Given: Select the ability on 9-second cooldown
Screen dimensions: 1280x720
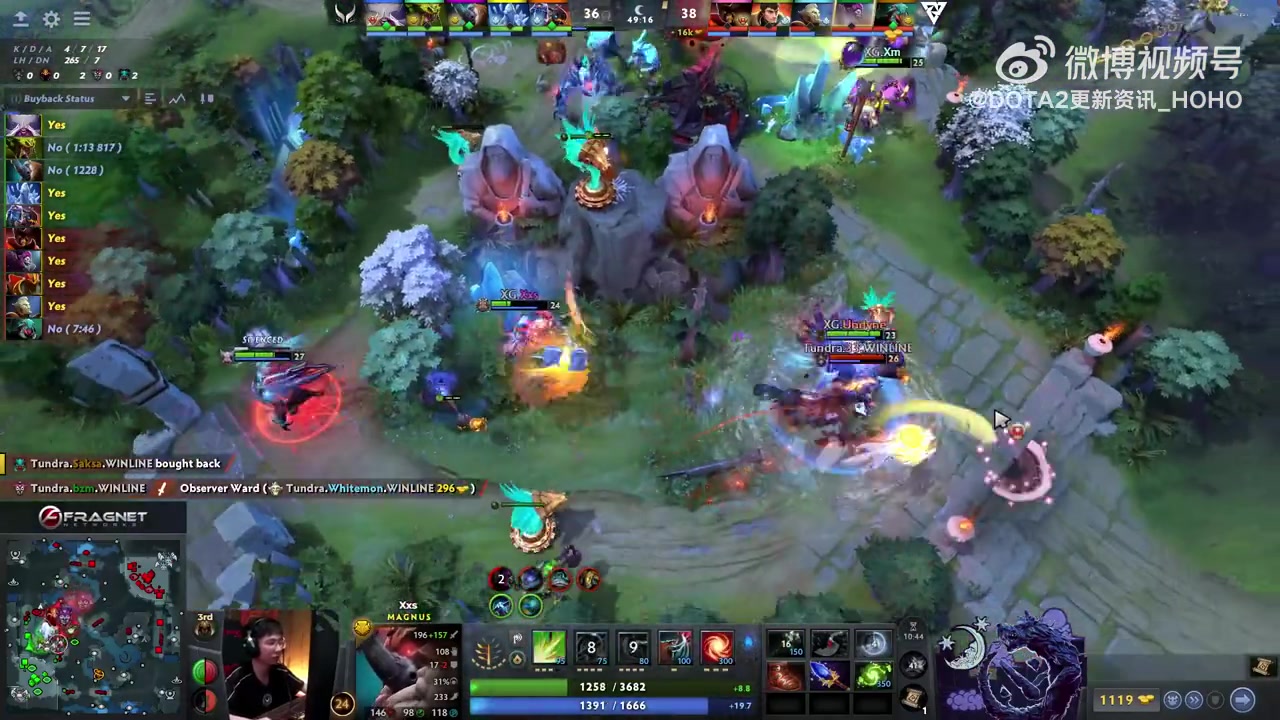Looking at the screenshot, I should click(633, 648).
